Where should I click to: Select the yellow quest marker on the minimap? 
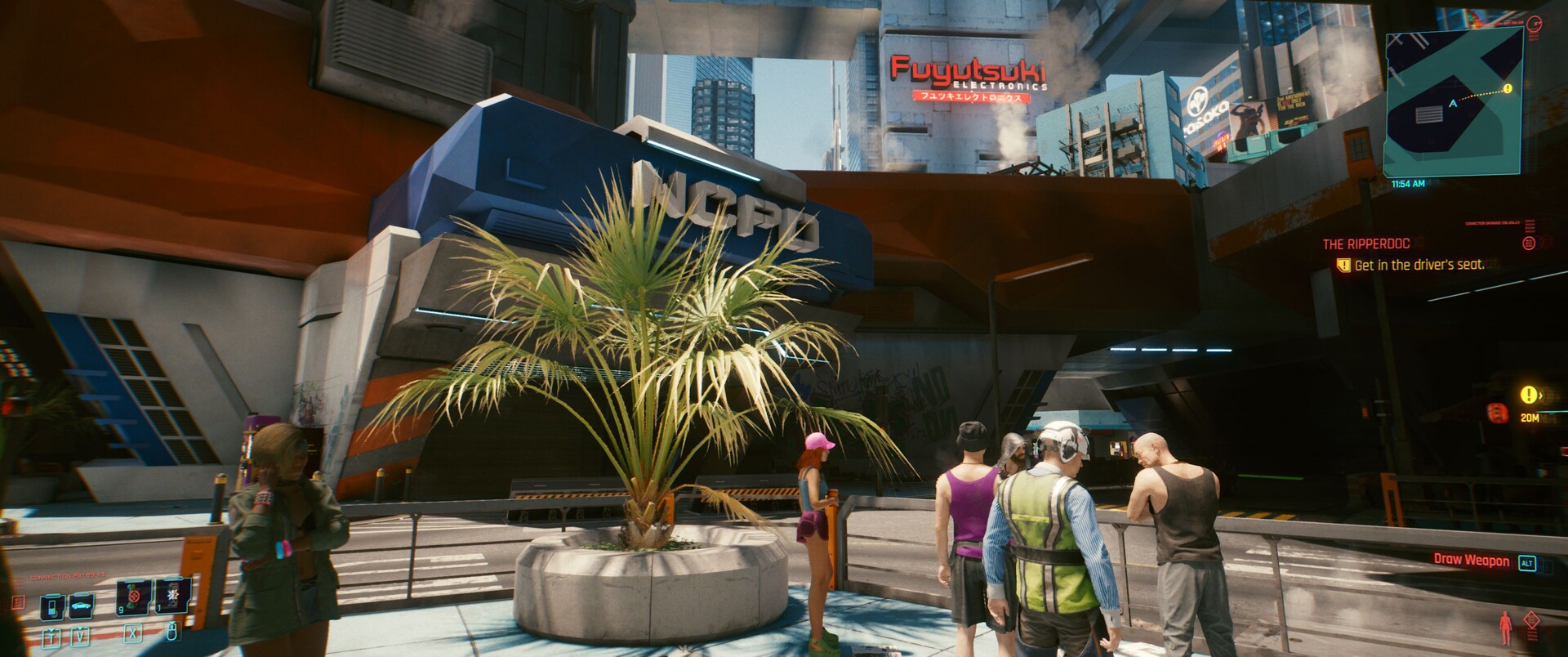pyautogui.click(x=1507, y=88)
